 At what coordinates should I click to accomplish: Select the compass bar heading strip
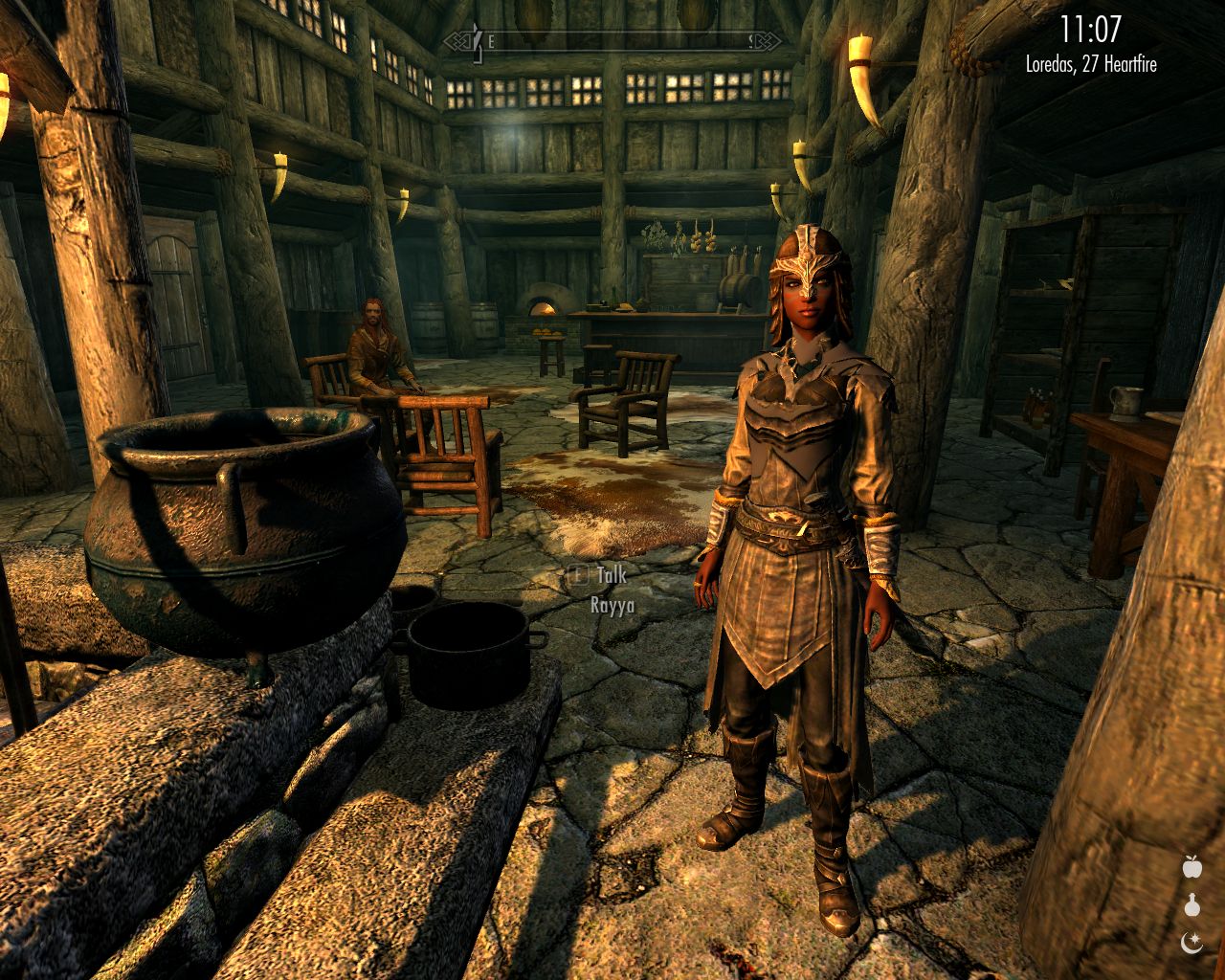(618, 41)
